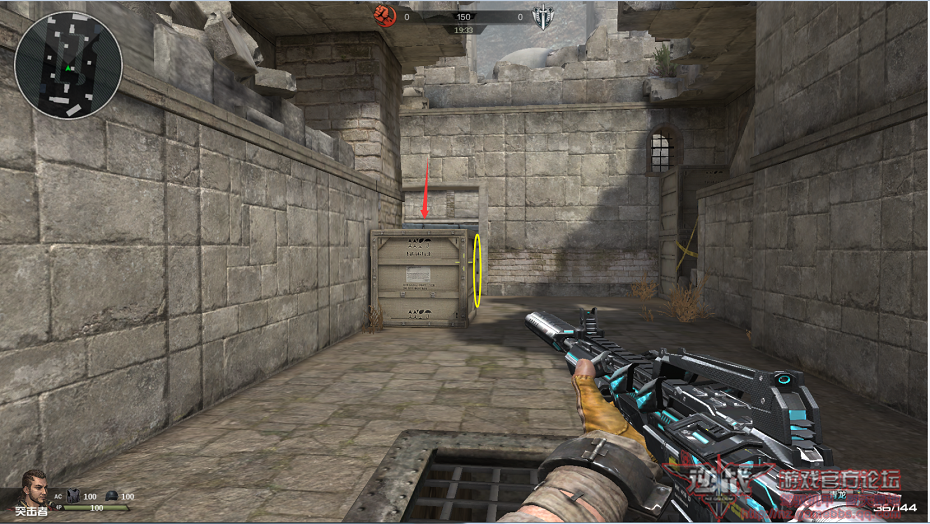Click the helmet armor icon

coord(111,495)
